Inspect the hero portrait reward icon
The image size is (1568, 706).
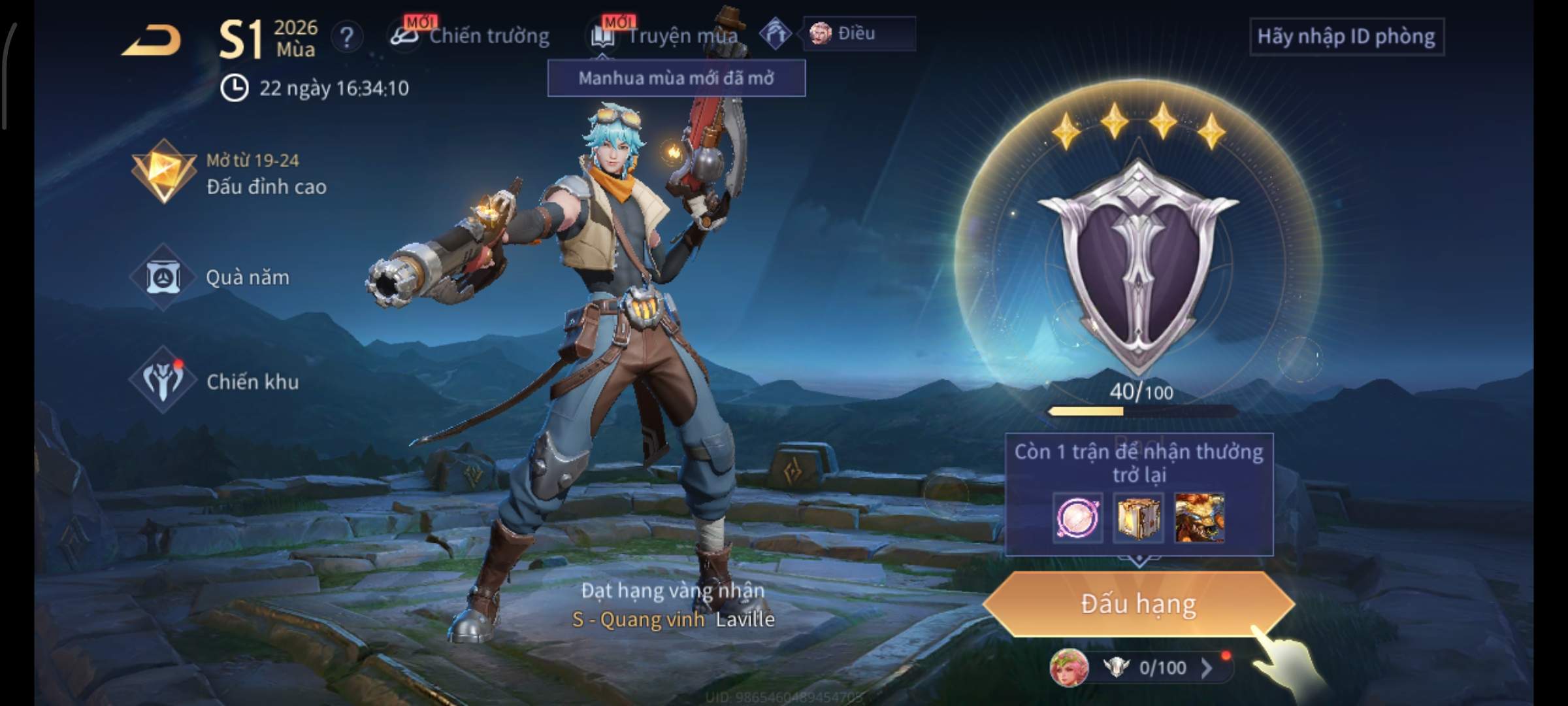click(1200, 518)
